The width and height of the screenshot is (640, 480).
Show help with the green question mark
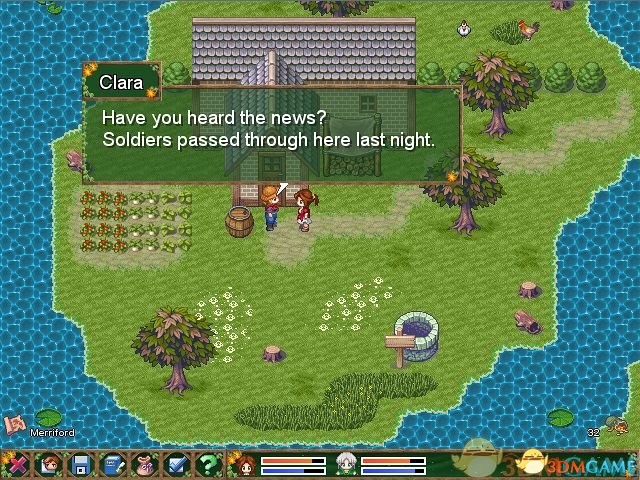tap(208, 464)
